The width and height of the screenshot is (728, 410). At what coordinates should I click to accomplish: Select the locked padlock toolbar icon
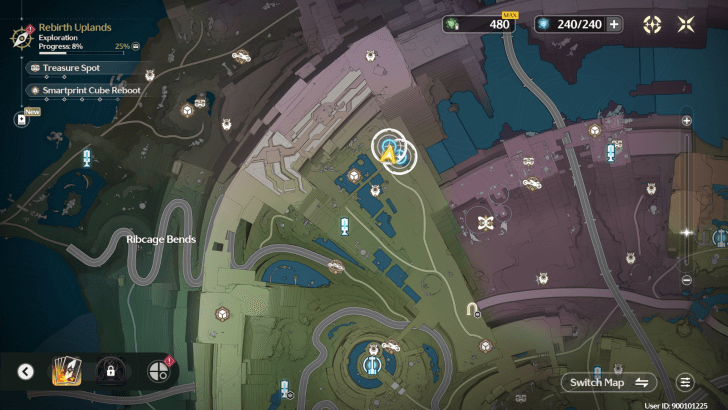tap(109, 372)
